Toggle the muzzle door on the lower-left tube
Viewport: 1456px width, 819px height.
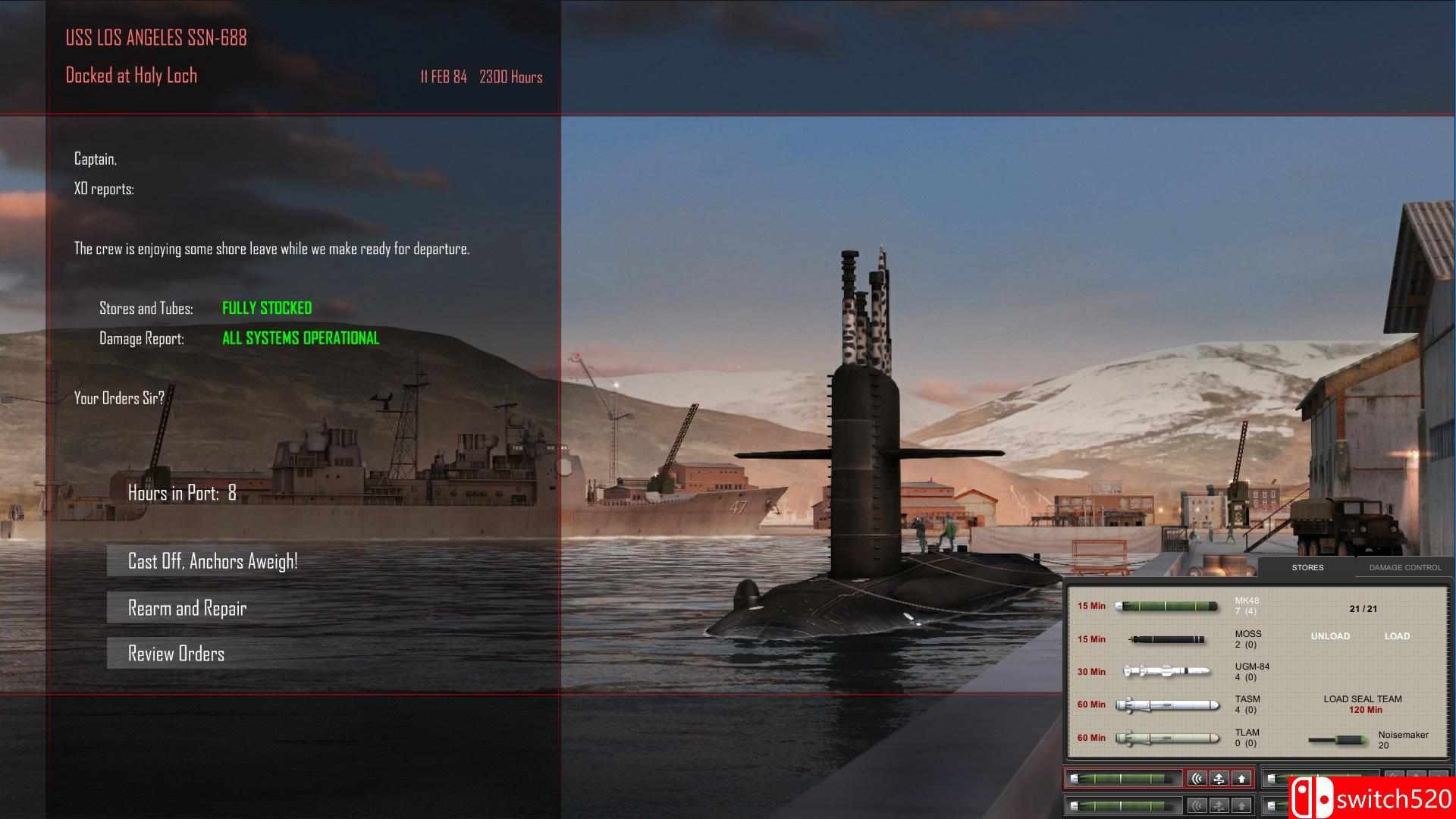pyautogui.click(x=1241, y=804)
